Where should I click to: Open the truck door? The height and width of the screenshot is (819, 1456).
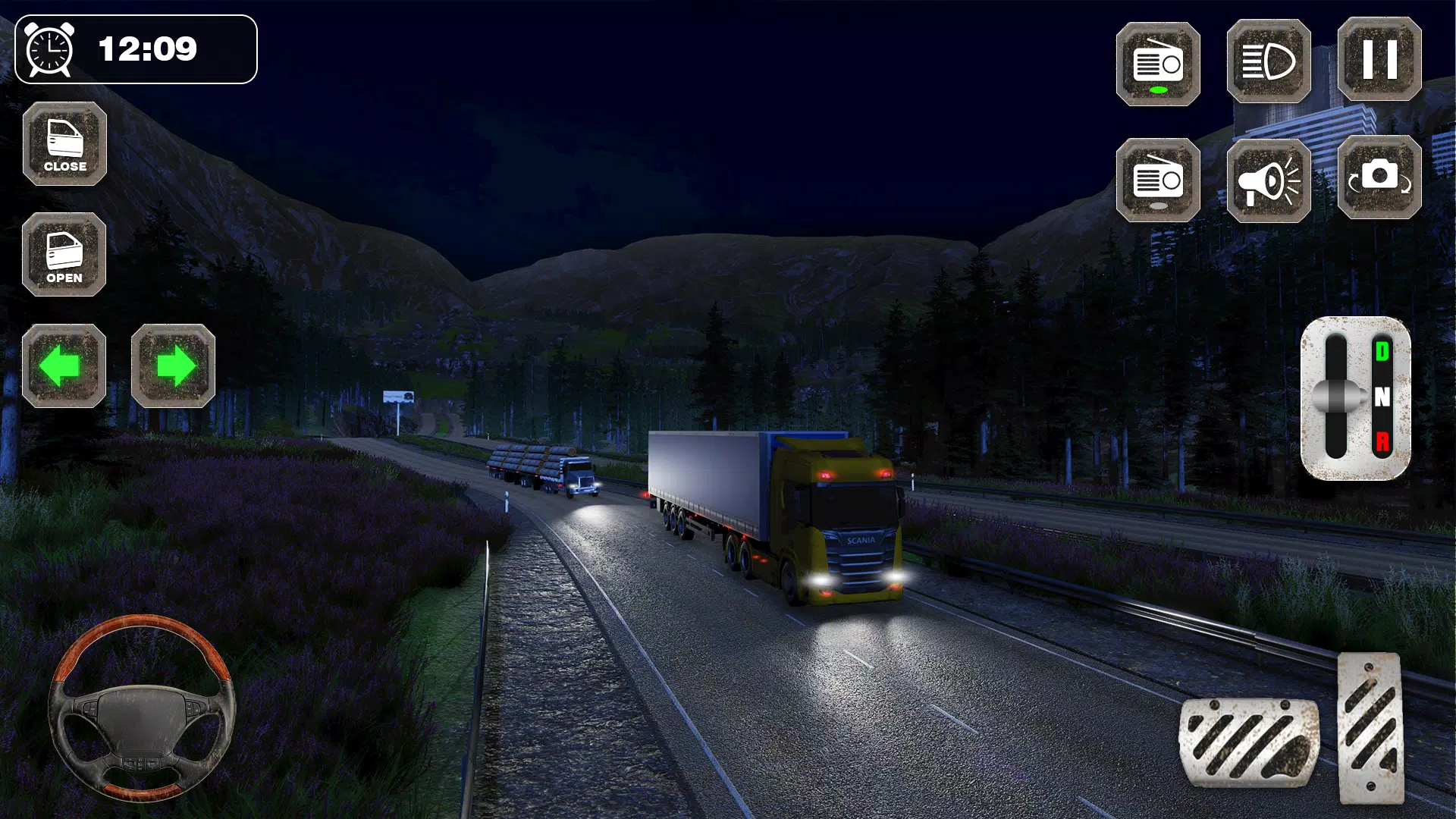[x=64, y=255]
